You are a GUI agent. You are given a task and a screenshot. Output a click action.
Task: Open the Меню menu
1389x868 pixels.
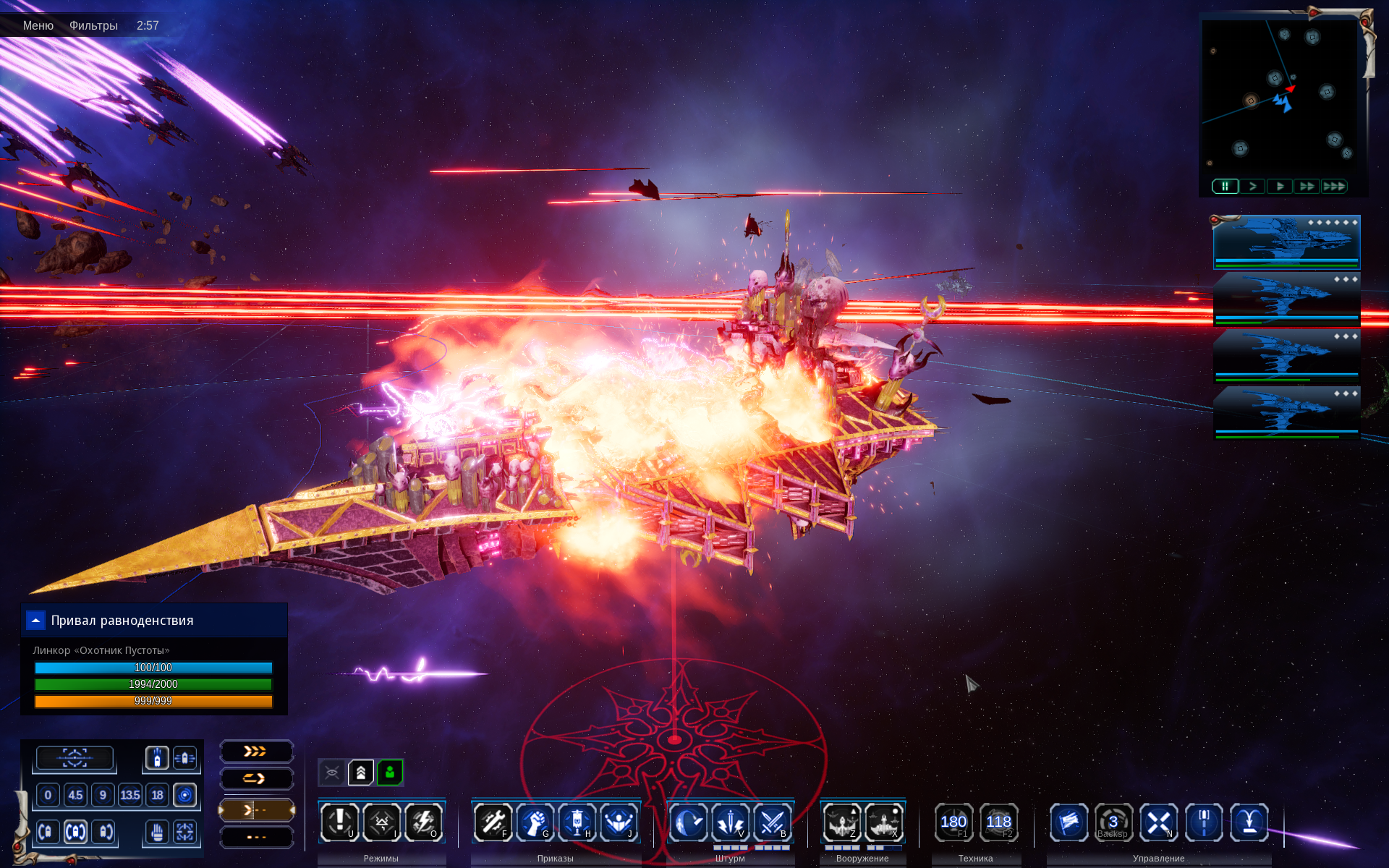[38, 25]
